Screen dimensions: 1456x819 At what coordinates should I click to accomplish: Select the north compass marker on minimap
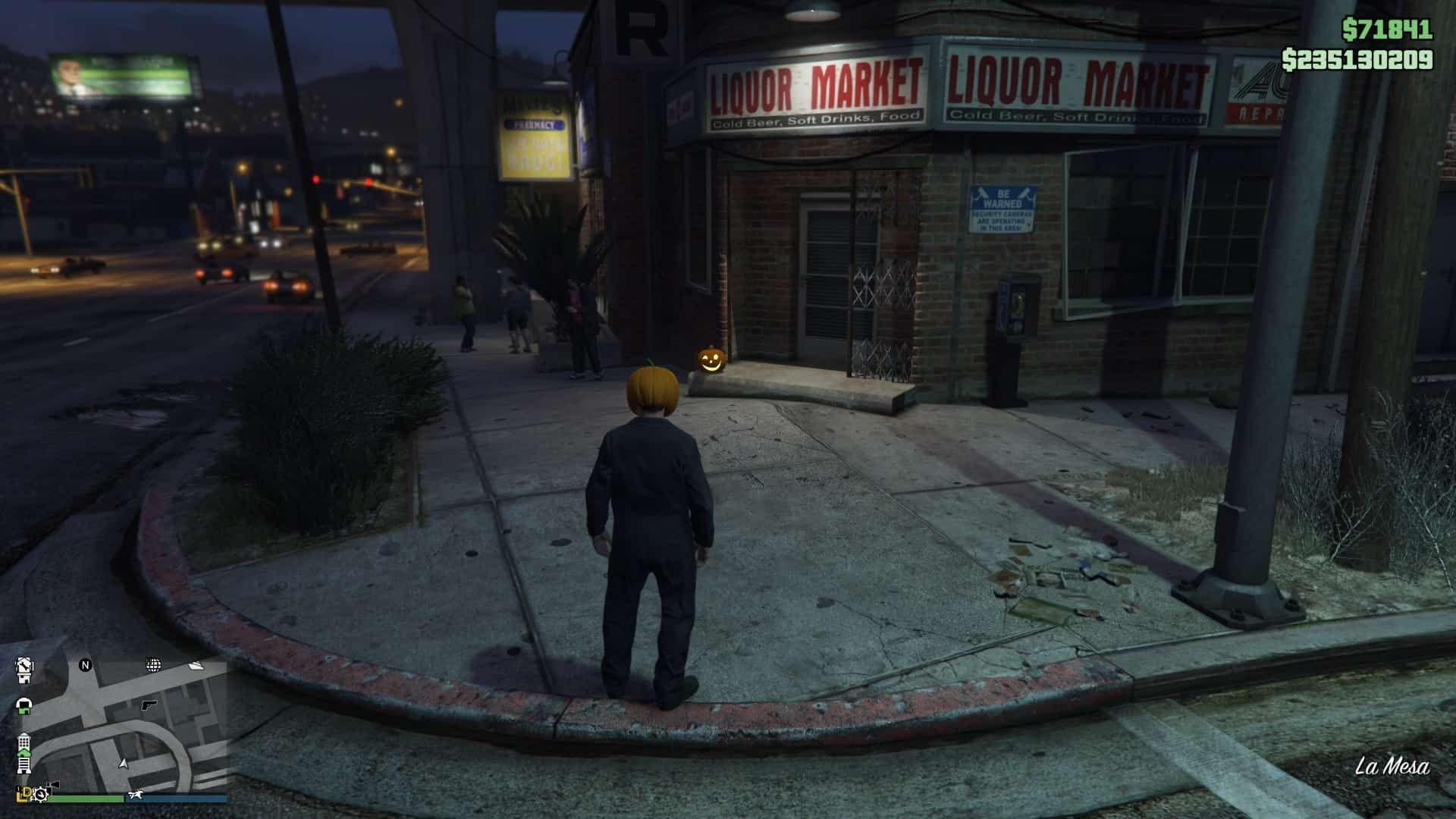click(85, 665)
